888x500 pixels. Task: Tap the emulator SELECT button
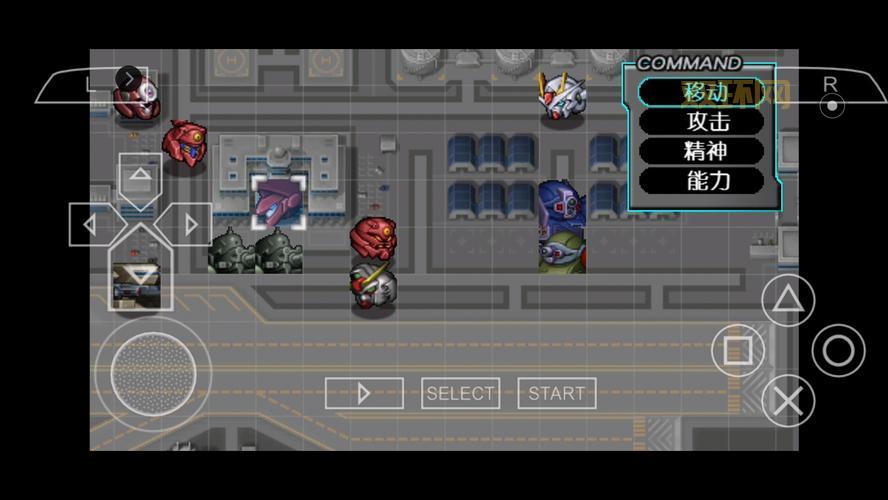pyautogui.click(x=460, y=393)
